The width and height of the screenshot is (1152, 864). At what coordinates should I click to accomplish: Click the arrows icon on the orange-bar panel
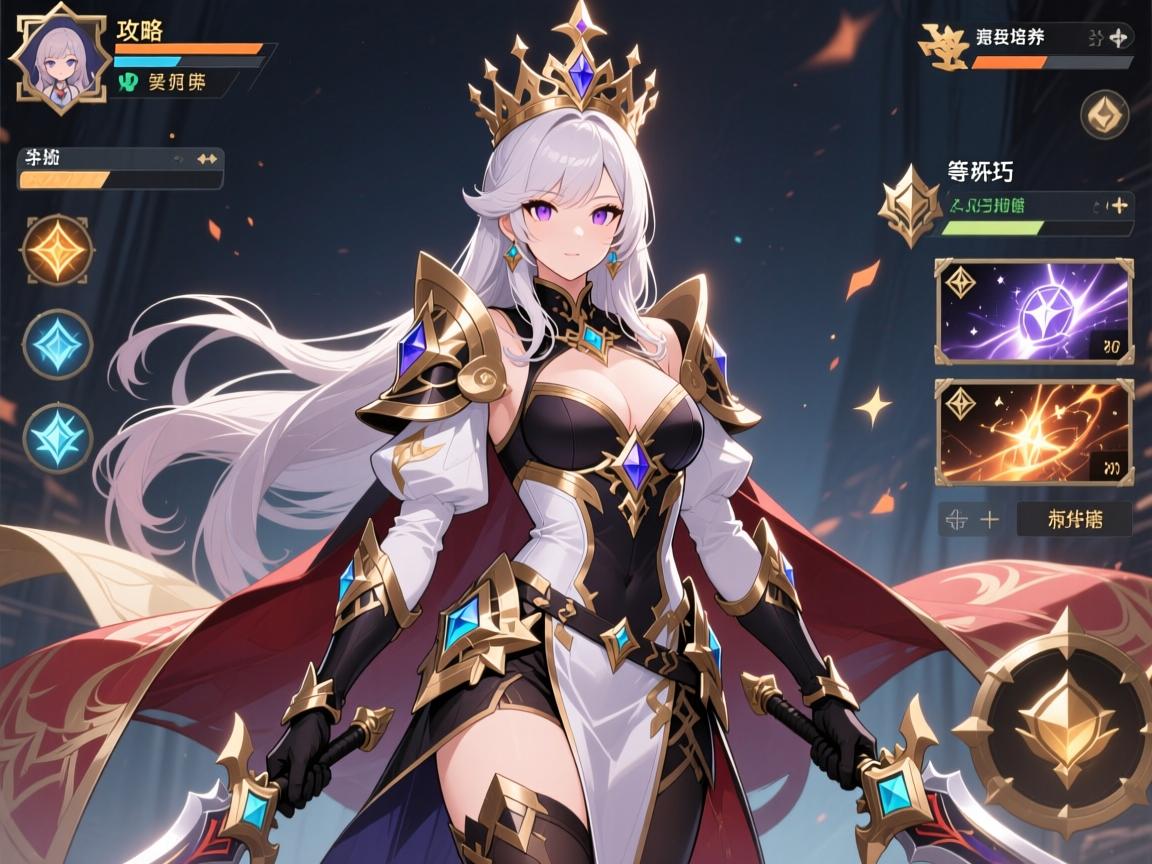tap(207, 158)
